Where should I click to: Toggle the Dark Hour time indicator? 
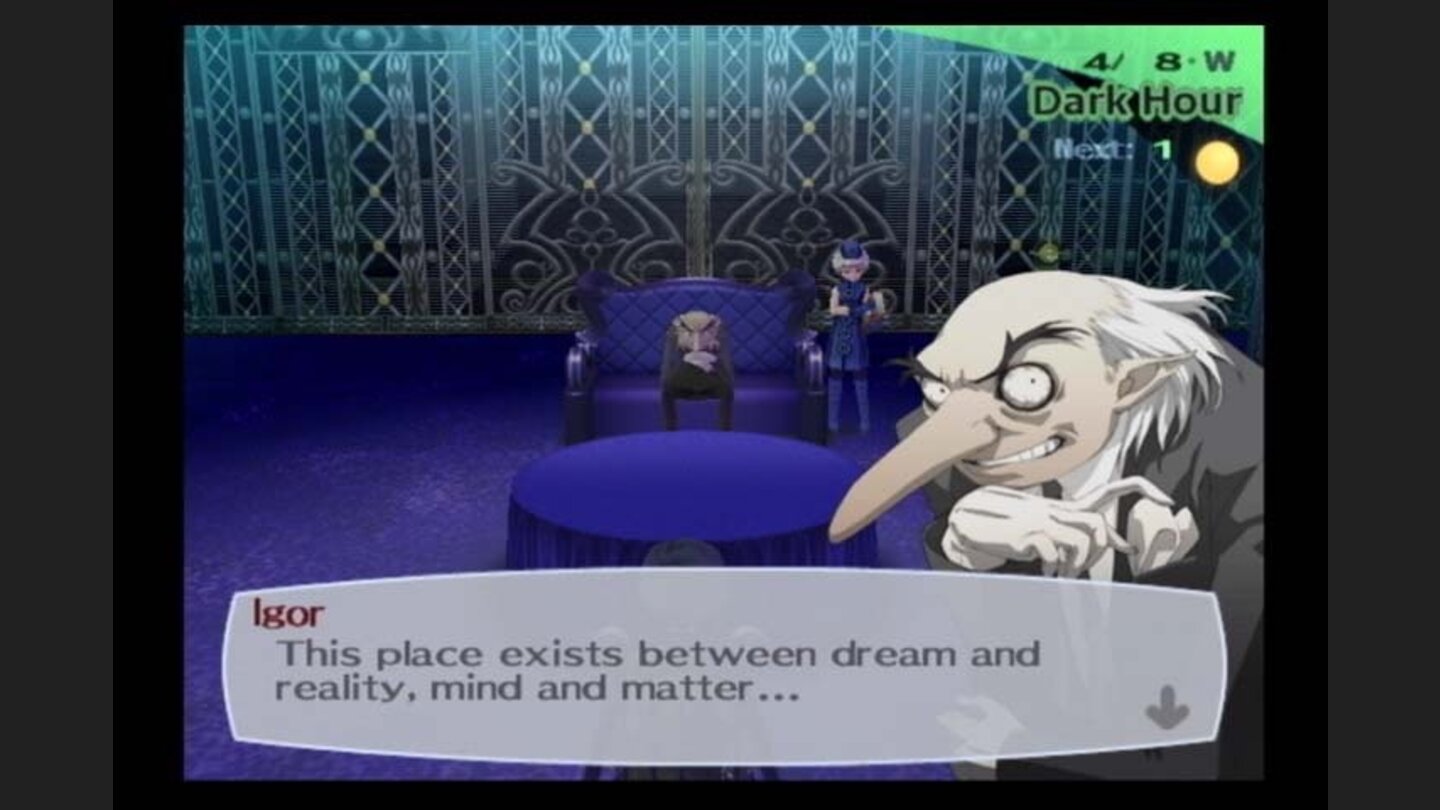pos(1140,100)
